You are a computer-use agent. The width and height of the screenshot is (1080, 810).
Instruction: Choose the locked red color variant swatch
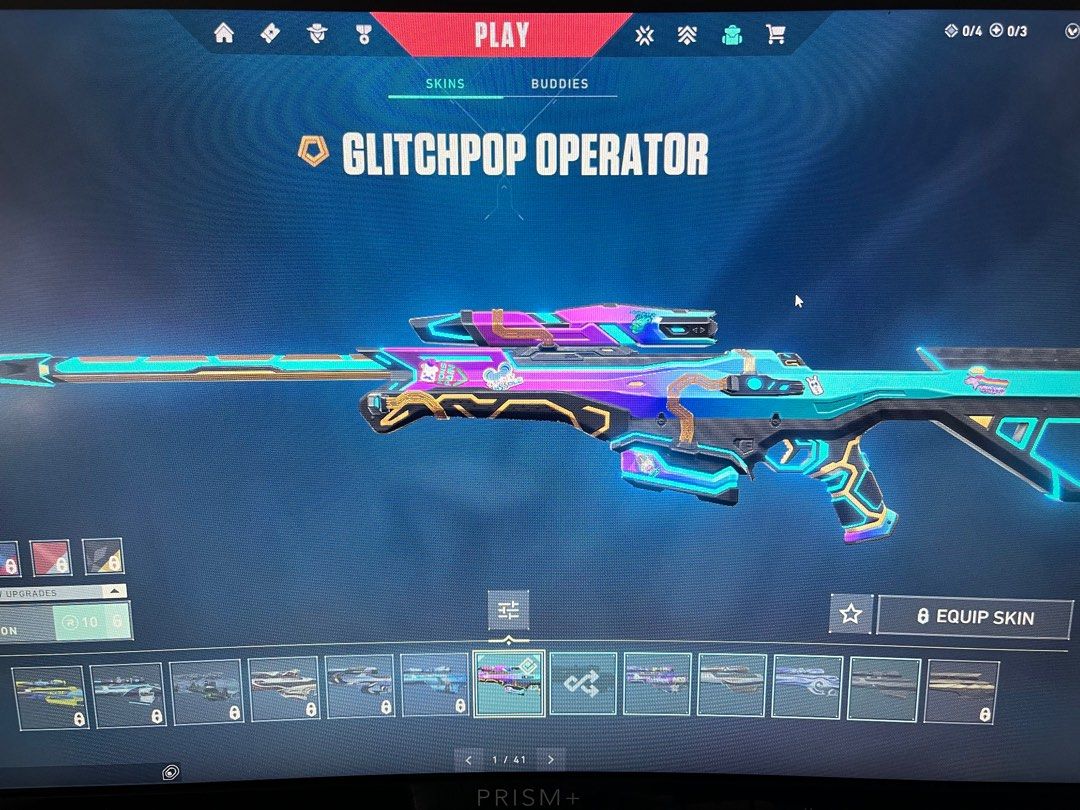51,558
